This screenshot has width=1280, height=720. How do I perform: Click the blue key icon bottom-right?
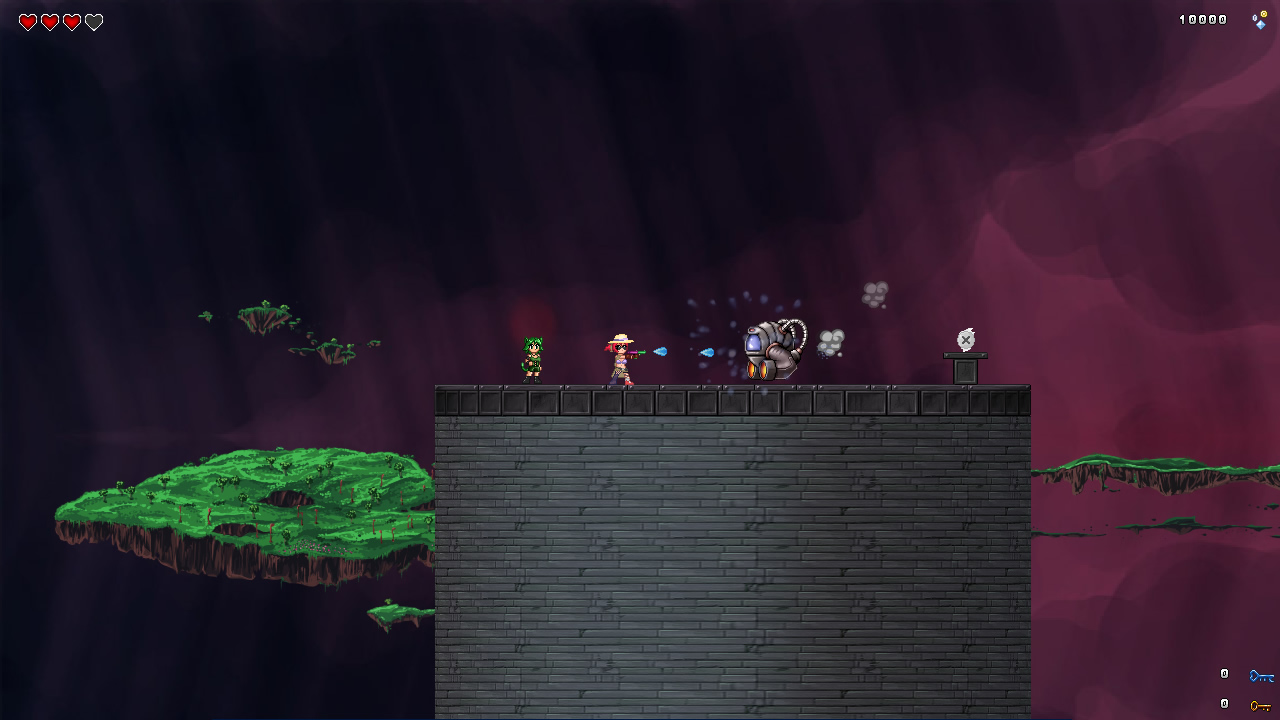(1262, 675)
